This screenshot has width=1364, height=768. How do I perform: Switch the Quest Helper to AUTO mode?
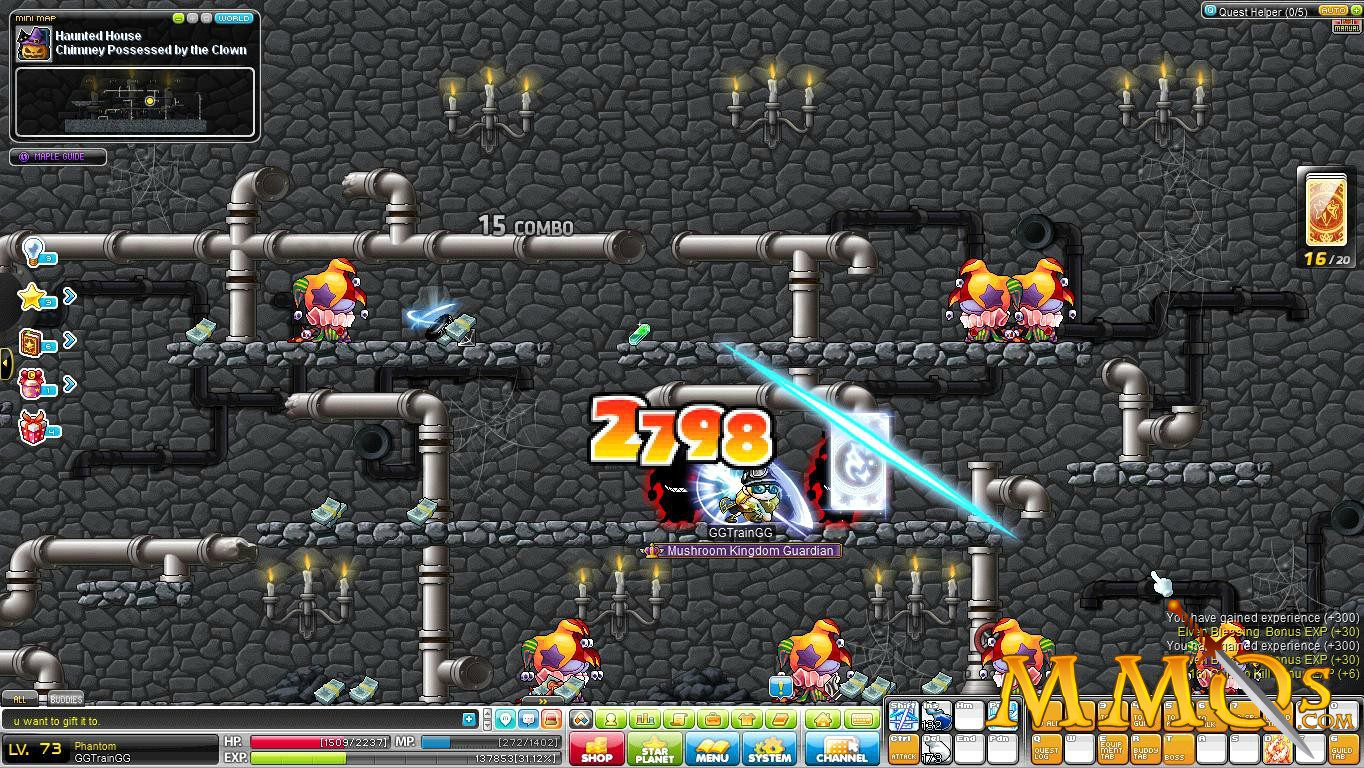click(1333, 11)
